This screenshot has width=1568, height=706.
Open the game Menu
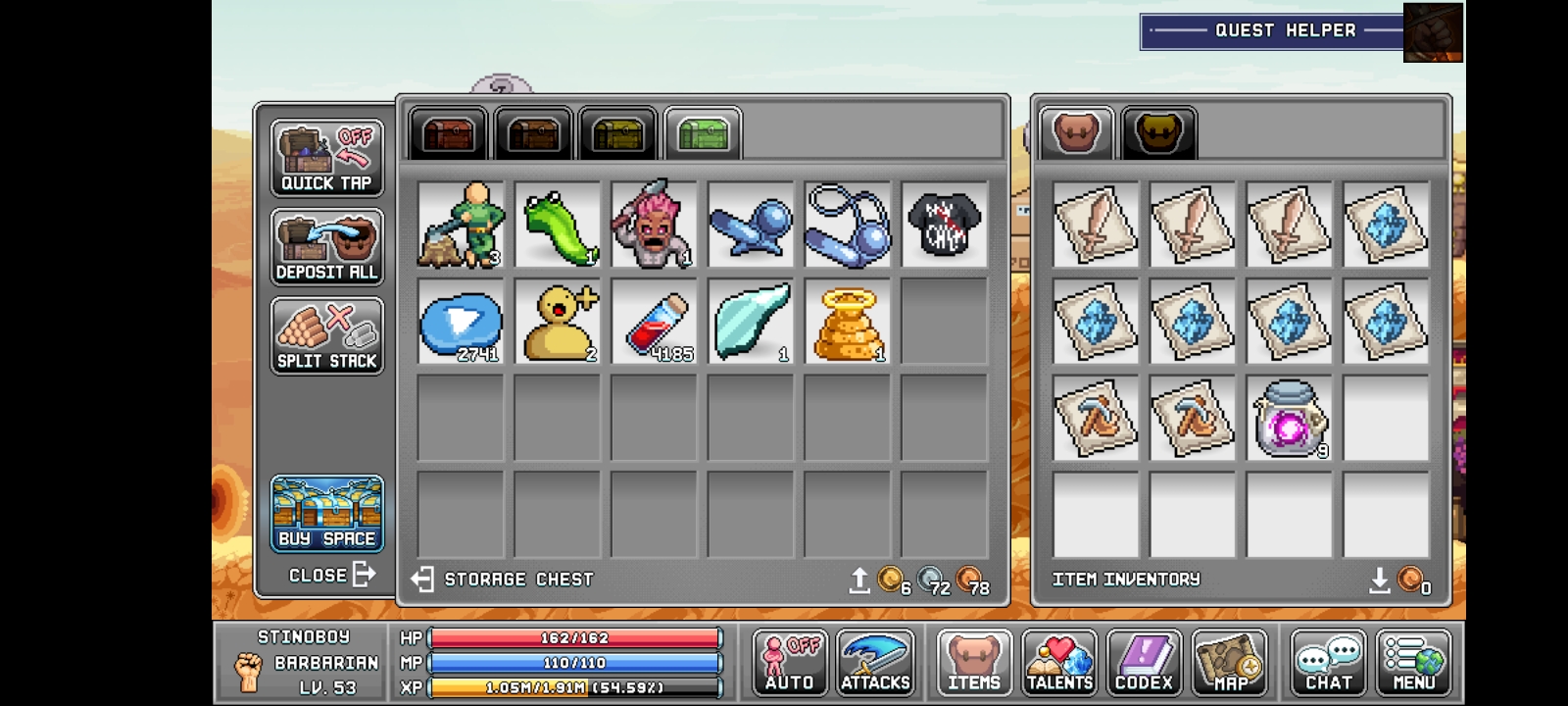coord(1414,663)
